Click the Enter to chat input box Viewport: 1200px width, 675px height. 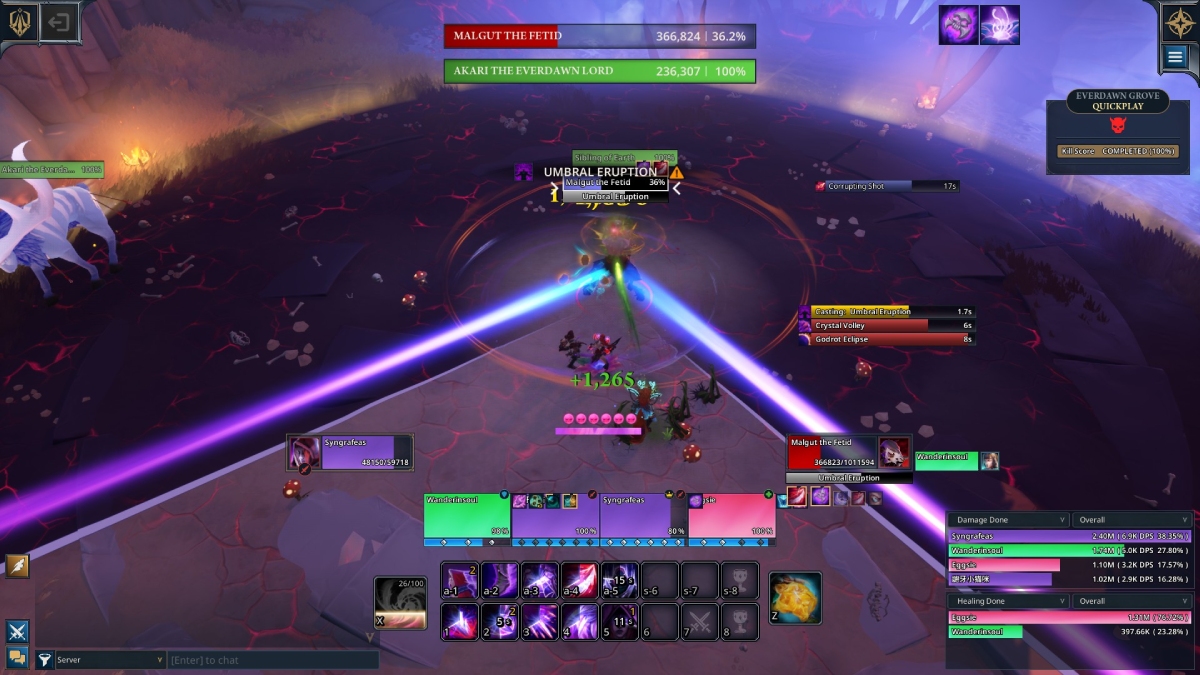pos(272,660)
